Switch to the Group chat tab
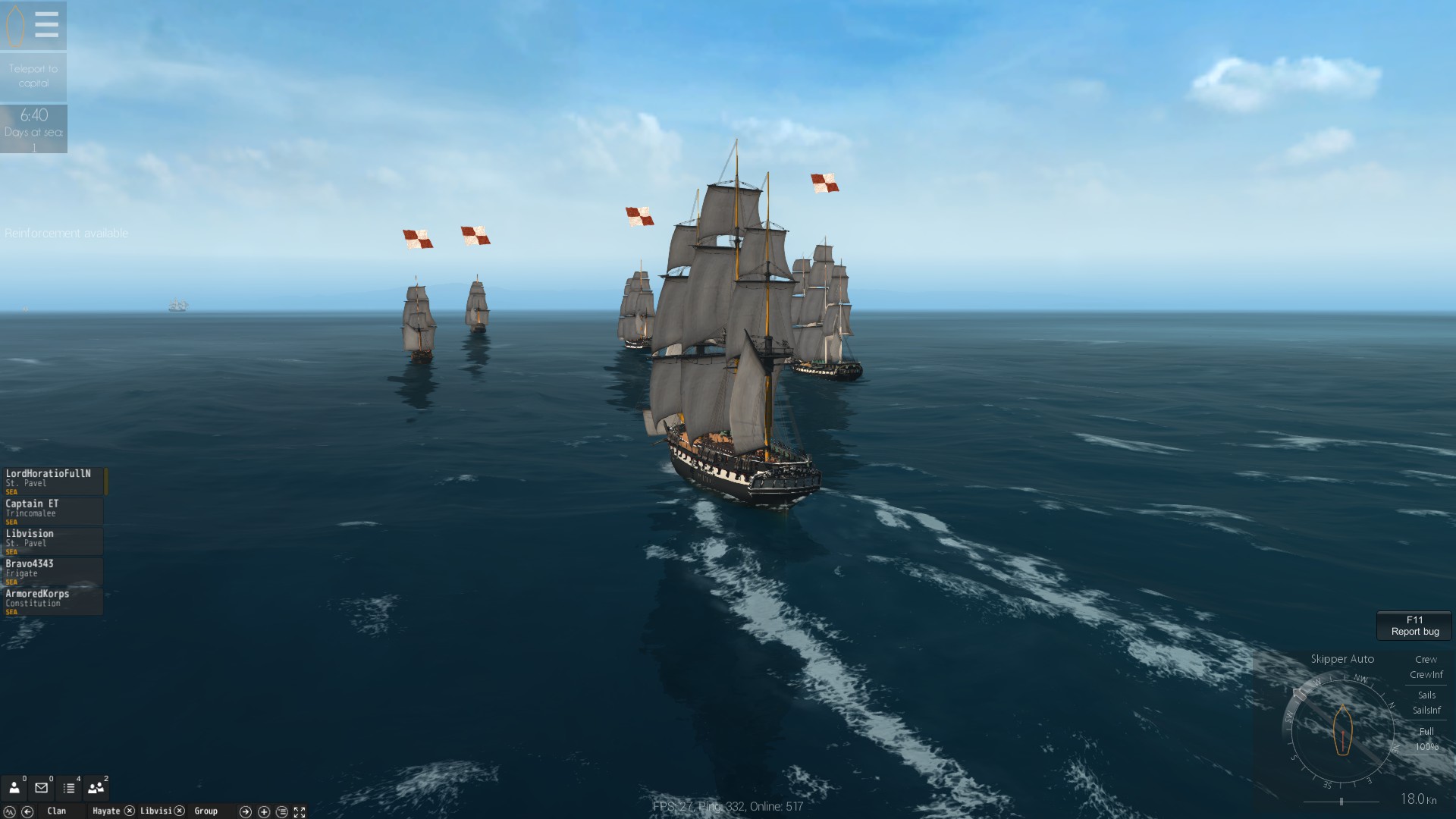 coord(206,811)
